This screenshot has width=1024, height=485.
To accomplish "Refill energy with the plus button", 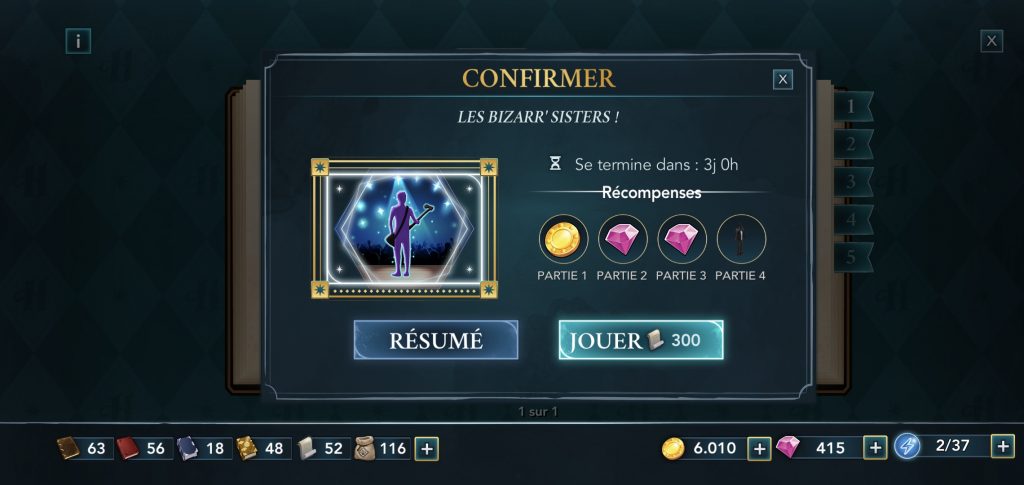I will coord(1002,447).
